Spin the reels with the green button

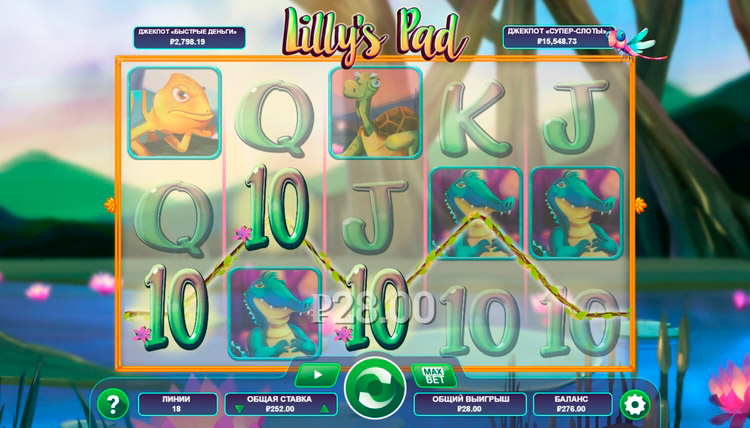click(375, 388)
